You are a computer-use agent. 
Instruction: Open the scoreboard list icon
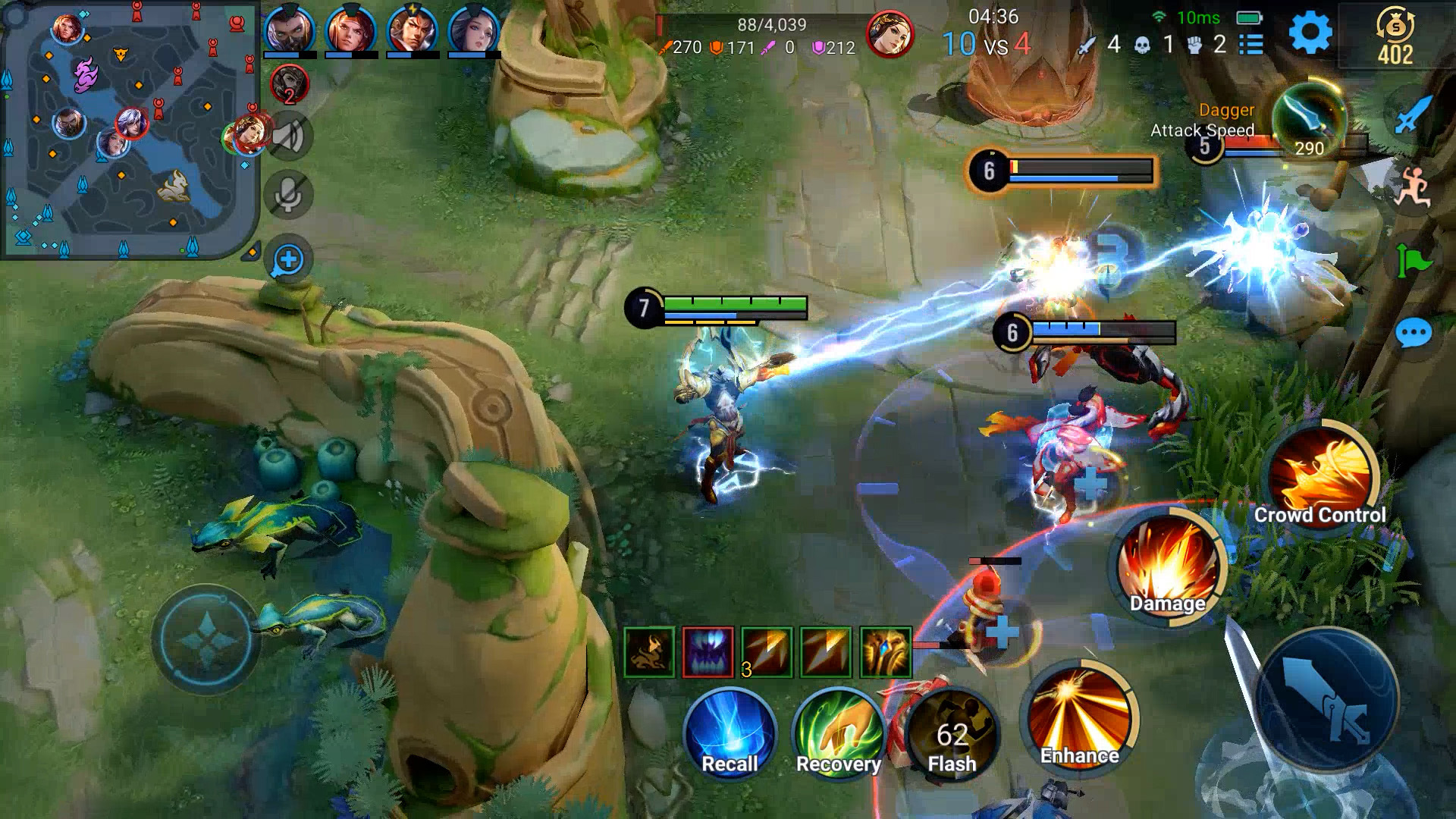coord(1250,45)
